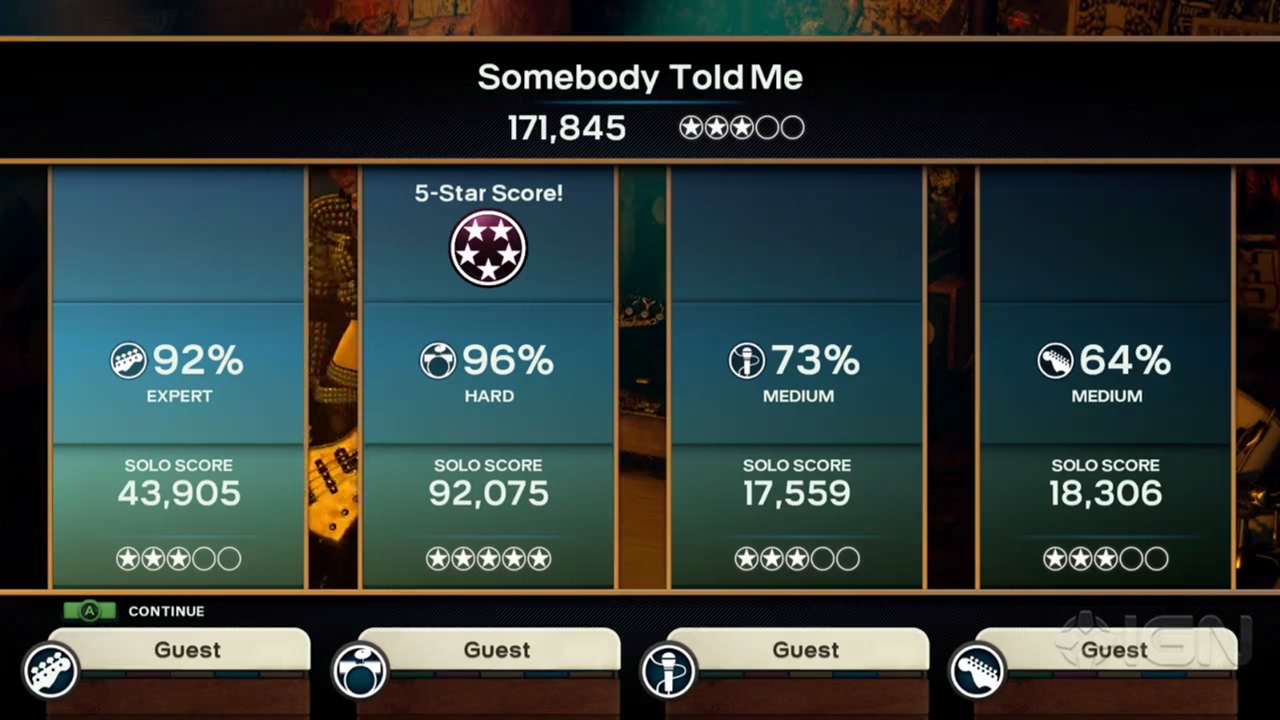This screenshot has width=1280, height=720.
Task: Select the guitar results panel showing 64%
Action: [x=1106, y=376]
